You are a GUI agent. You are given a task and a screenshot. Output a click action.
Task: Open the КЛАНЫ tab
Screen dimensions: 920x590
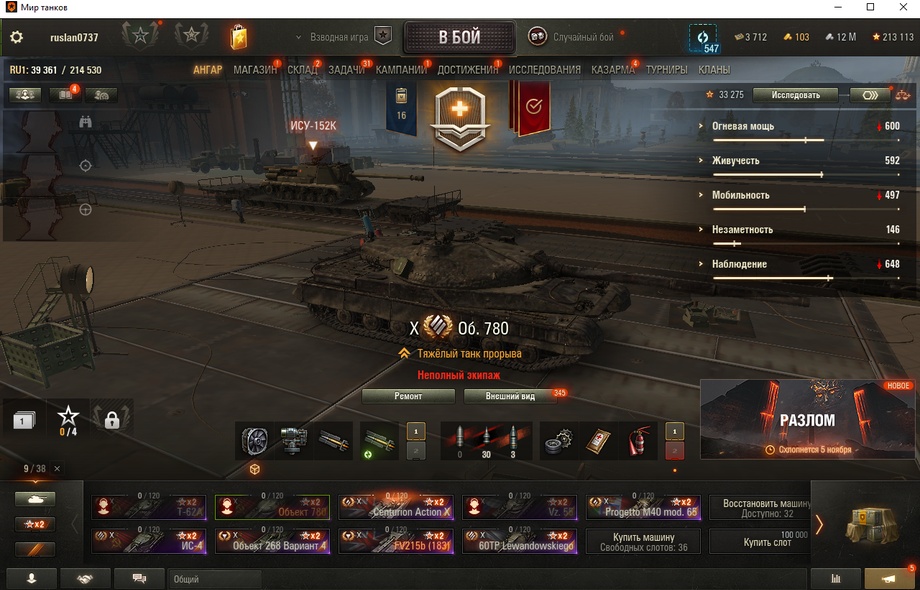[713, 70]
